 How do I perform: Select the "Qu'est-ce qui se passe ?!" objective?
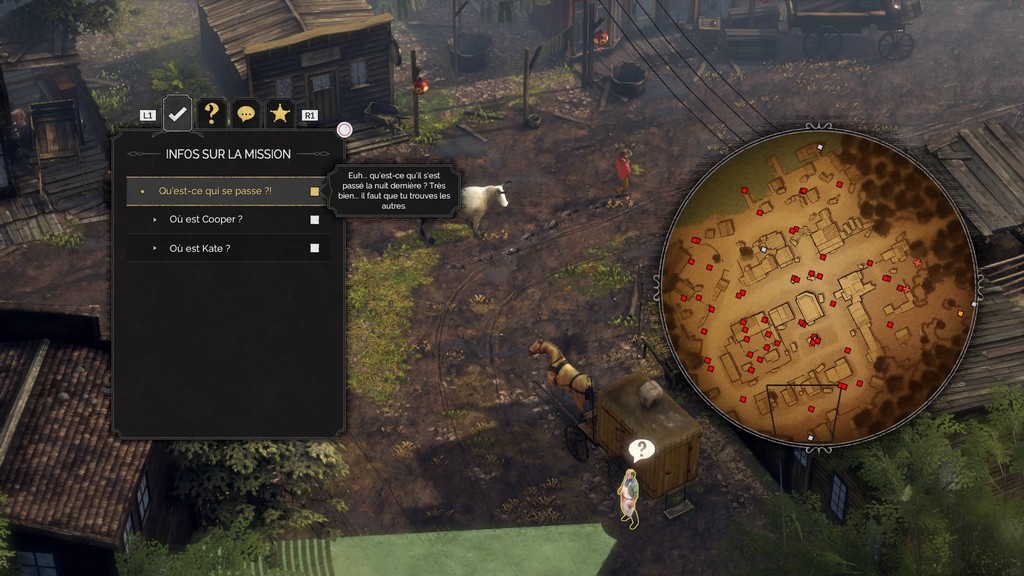[216, 191]
